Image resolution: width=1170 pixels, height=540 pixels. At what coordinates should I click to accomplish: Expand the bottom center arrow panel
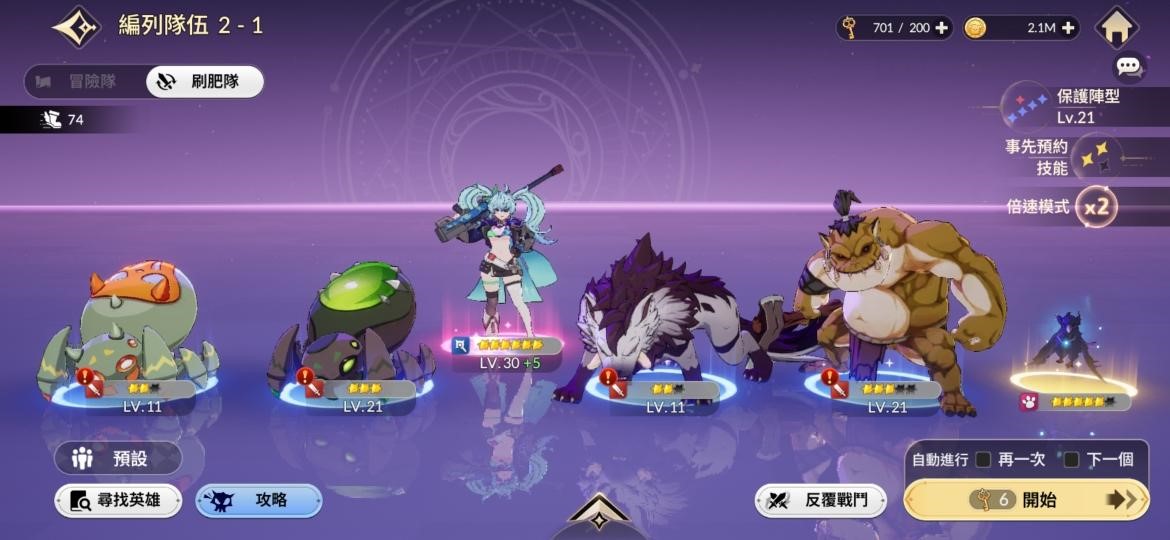(598, 514)
